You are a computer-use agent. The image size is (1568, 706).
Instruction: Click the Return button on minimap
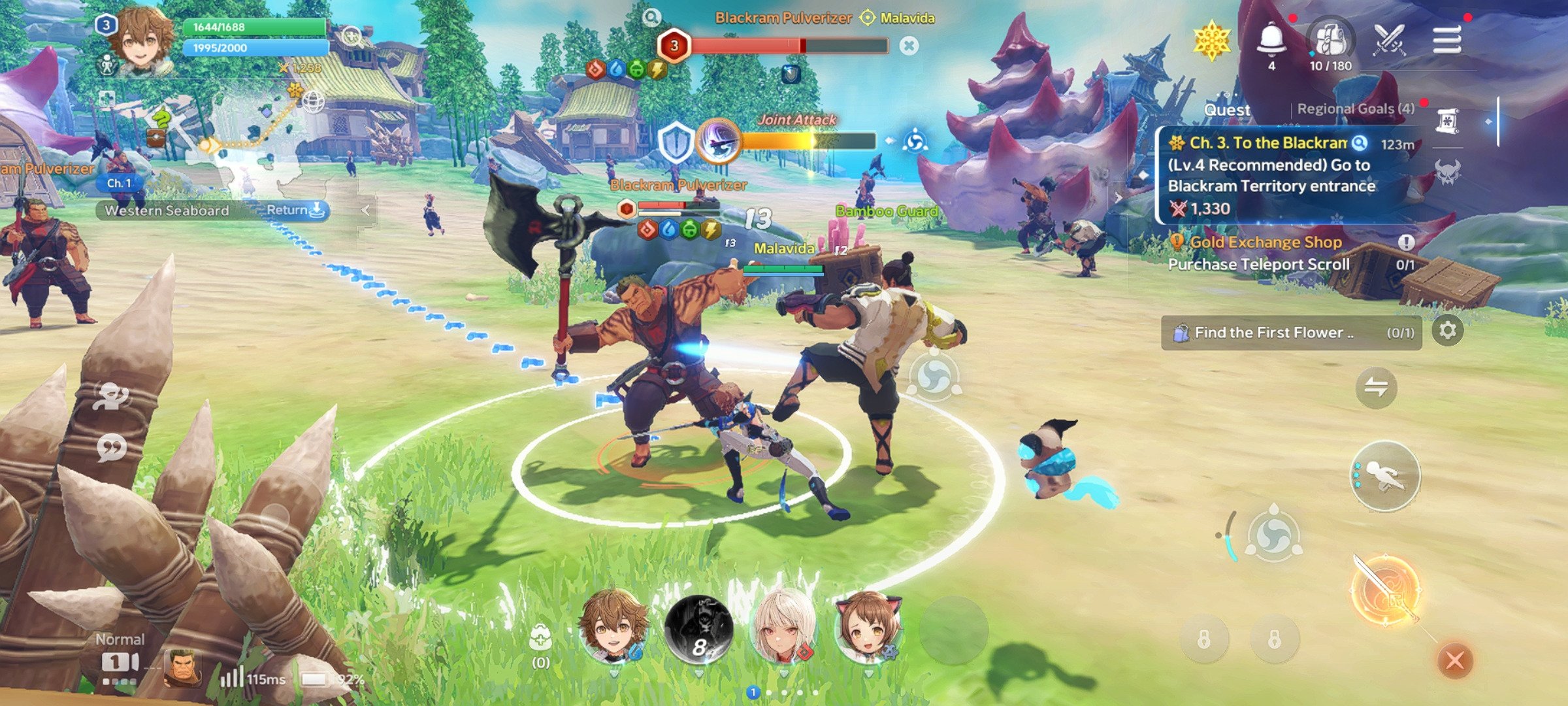click(295, 210)
